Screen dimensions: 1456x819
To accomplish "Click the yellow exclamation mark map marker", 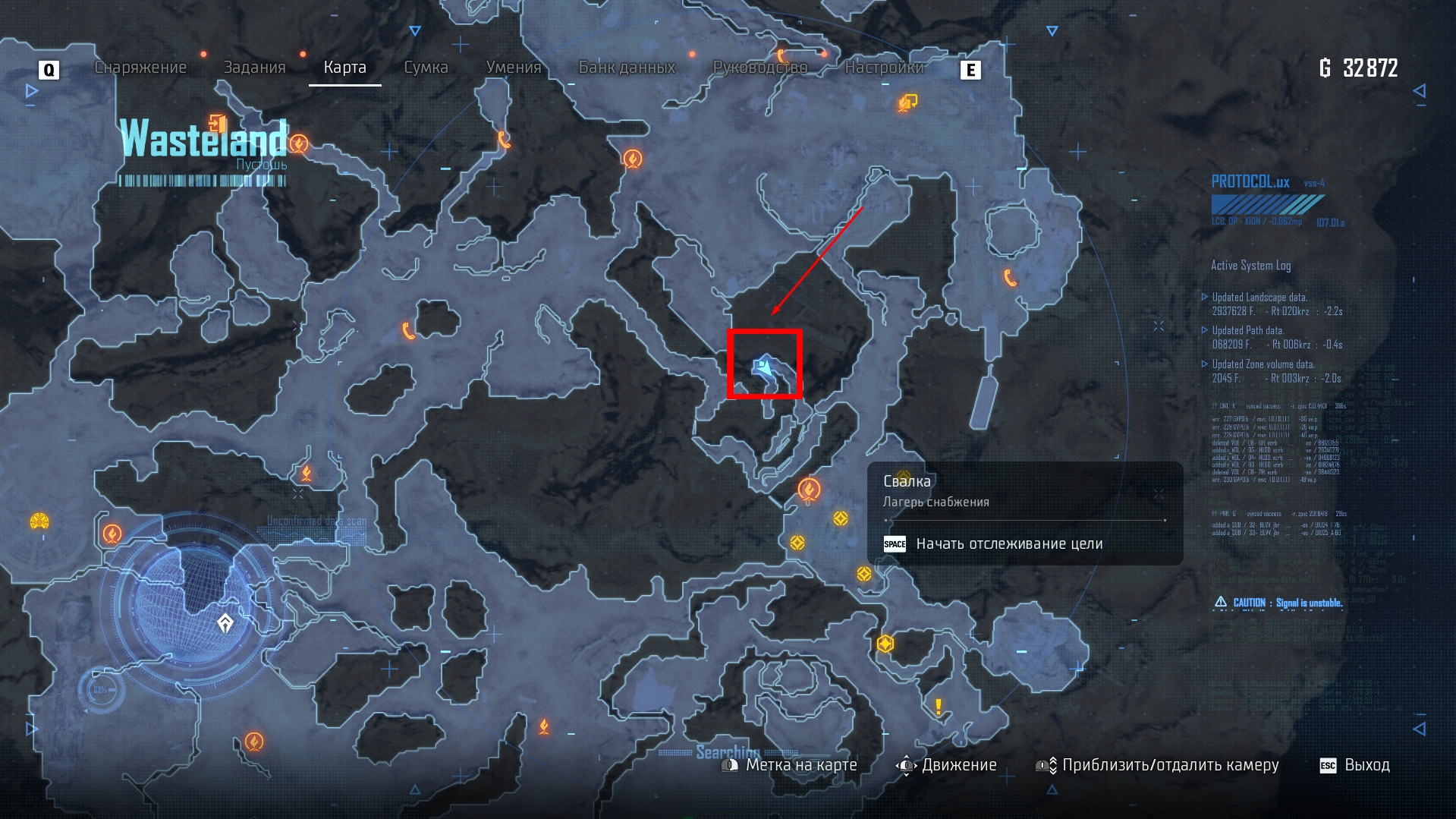I will pyautogui.click(x=939, y=707).
